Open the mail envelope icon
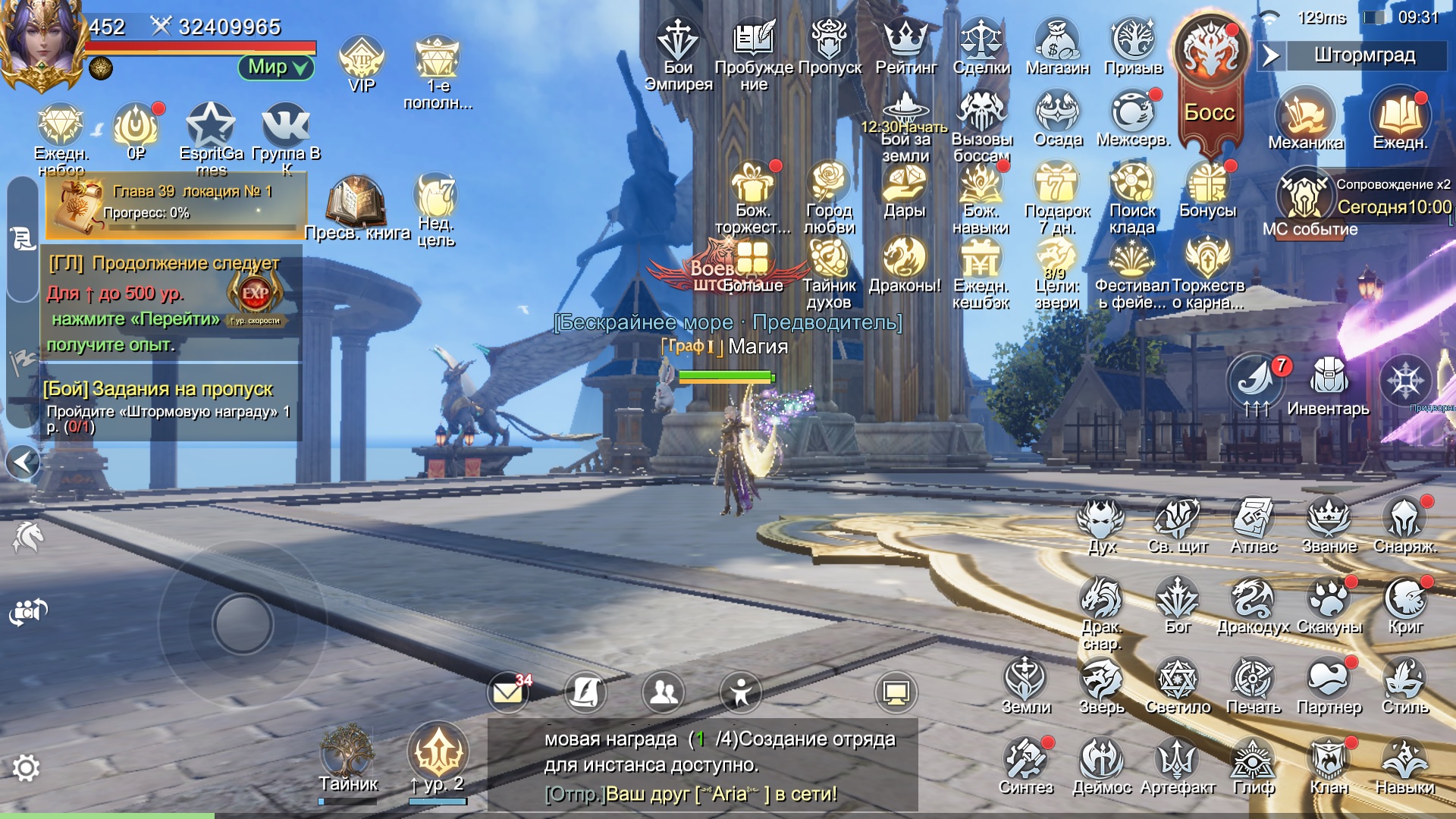Screen dimensions: 1456x819 tap(507, 692)
